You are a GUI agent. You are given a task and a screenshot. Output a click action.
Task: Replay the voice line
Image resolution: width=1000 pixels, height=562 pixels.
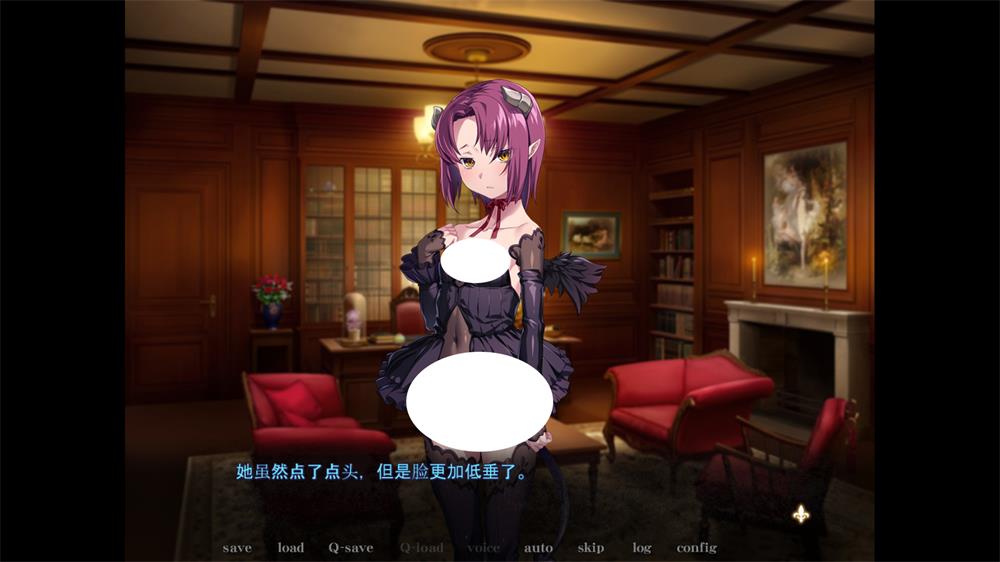[x=484, y=548]
